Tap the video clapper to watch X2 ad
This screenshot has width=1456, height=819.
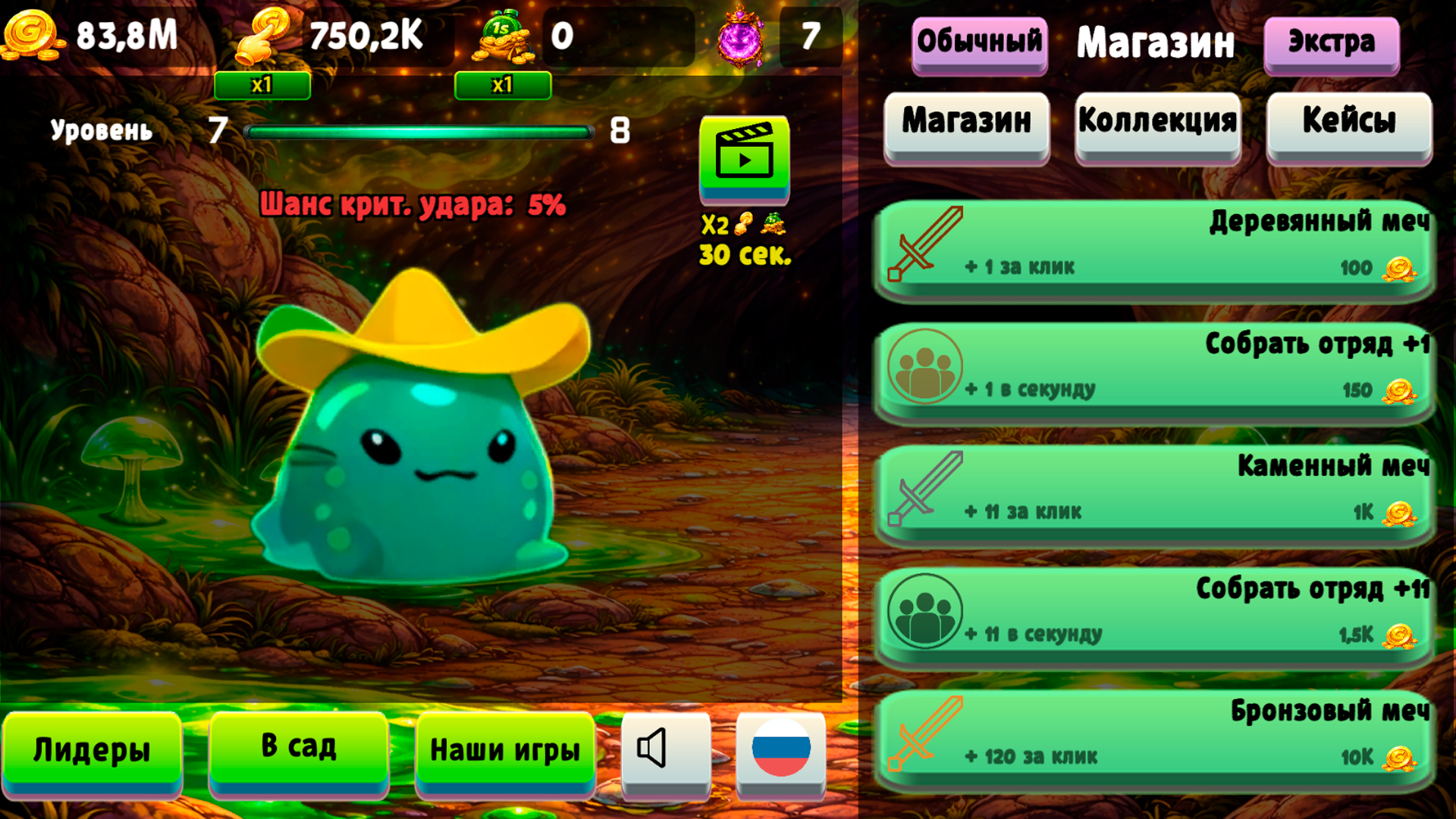(x=745, y=161)
